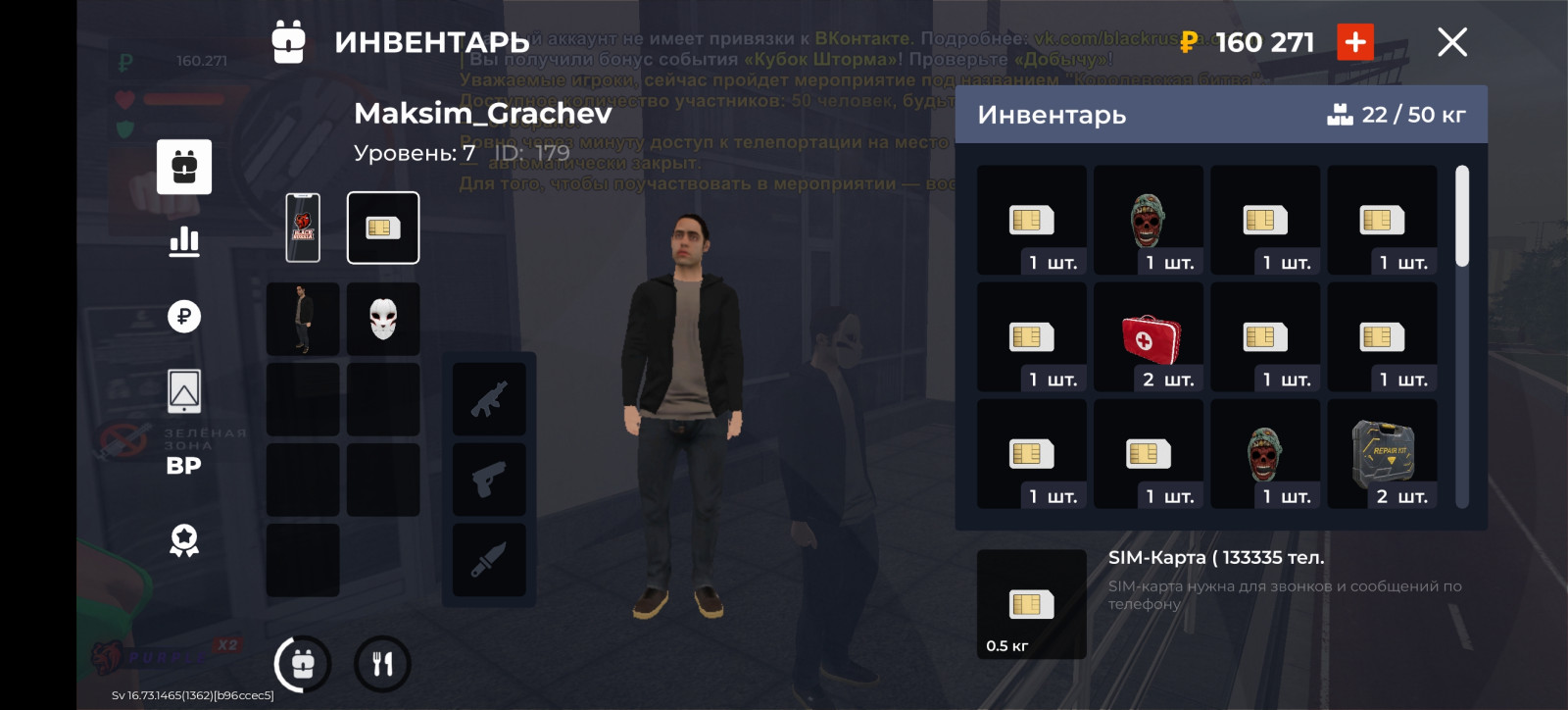1568x710 pixels.
Task: Tap the red plus button to add money
Action: [x=1355, y=42]
